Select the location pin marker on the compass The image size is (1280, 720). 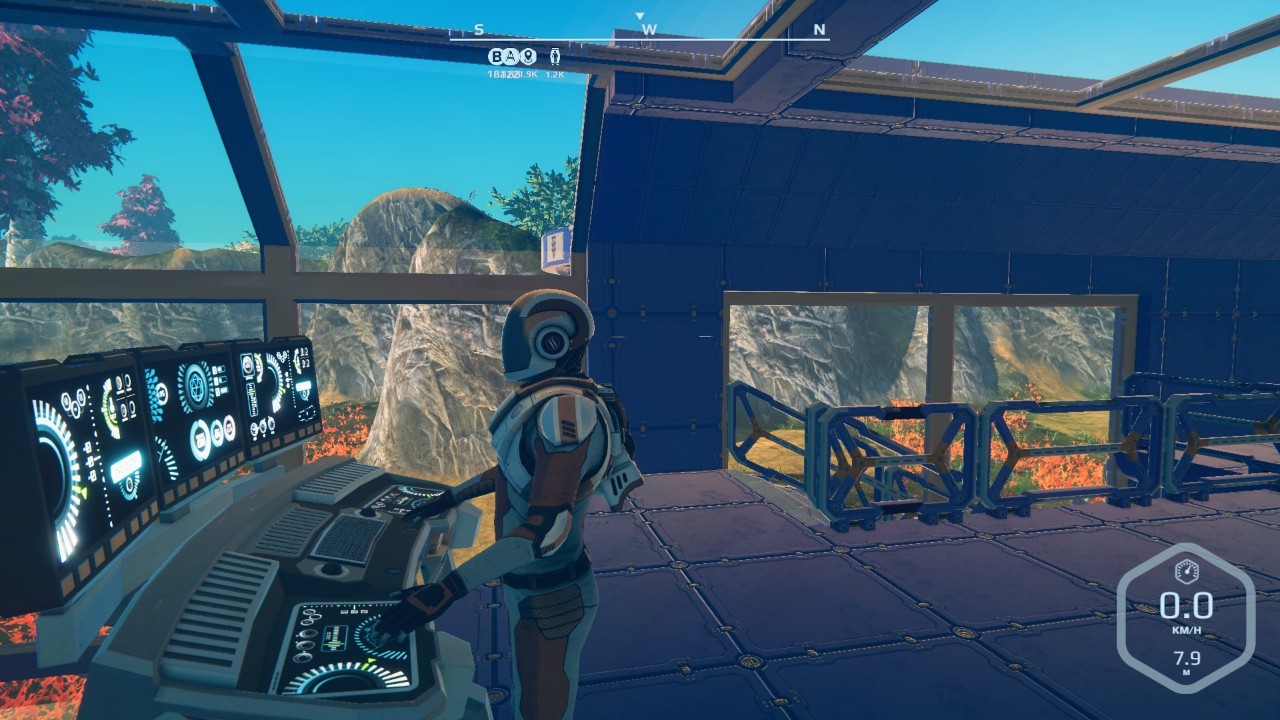pyautogui.click(x=527, y=56)
